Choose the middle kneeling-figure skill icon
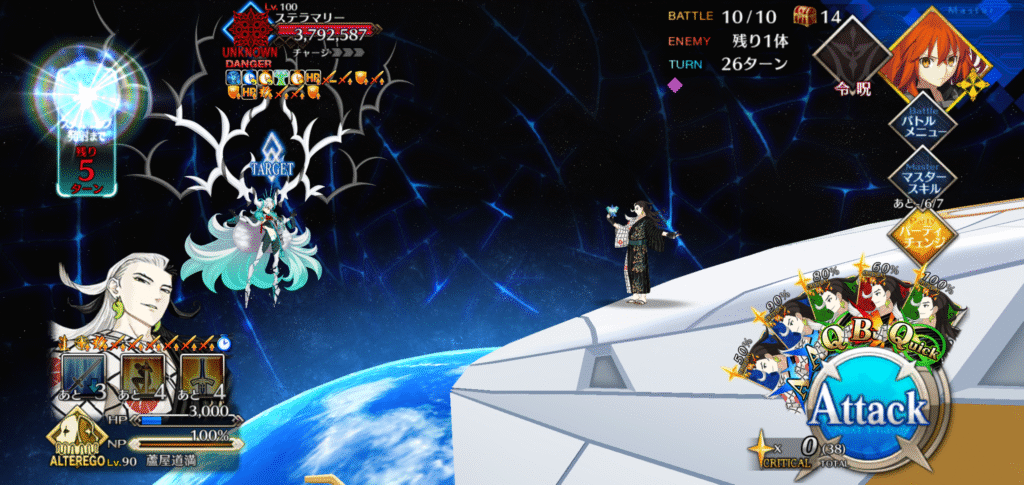The width and height of the screenshot is (1024, 485). point(141,377)
